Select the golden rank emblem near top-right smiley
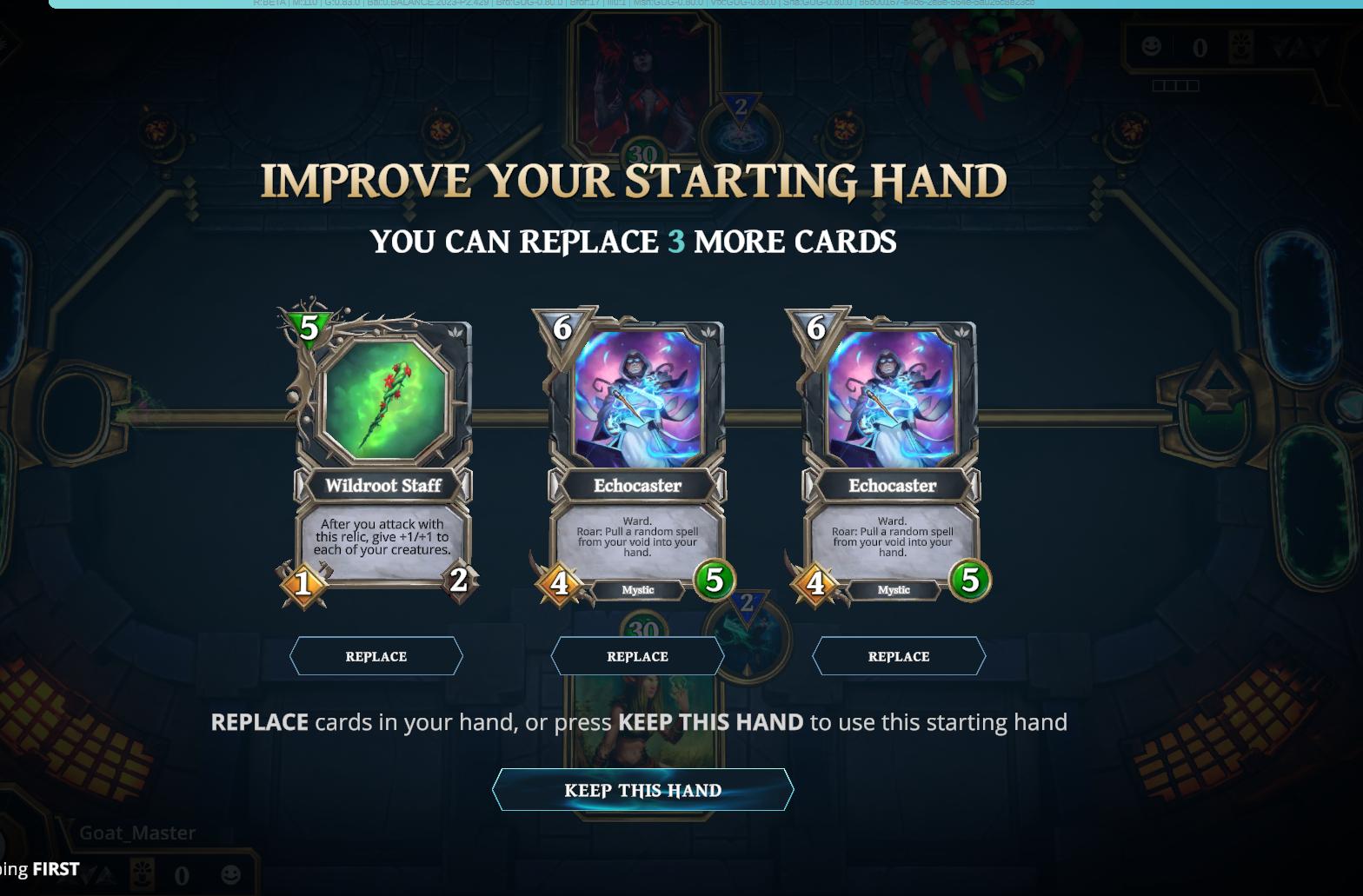 point(1240,46)
